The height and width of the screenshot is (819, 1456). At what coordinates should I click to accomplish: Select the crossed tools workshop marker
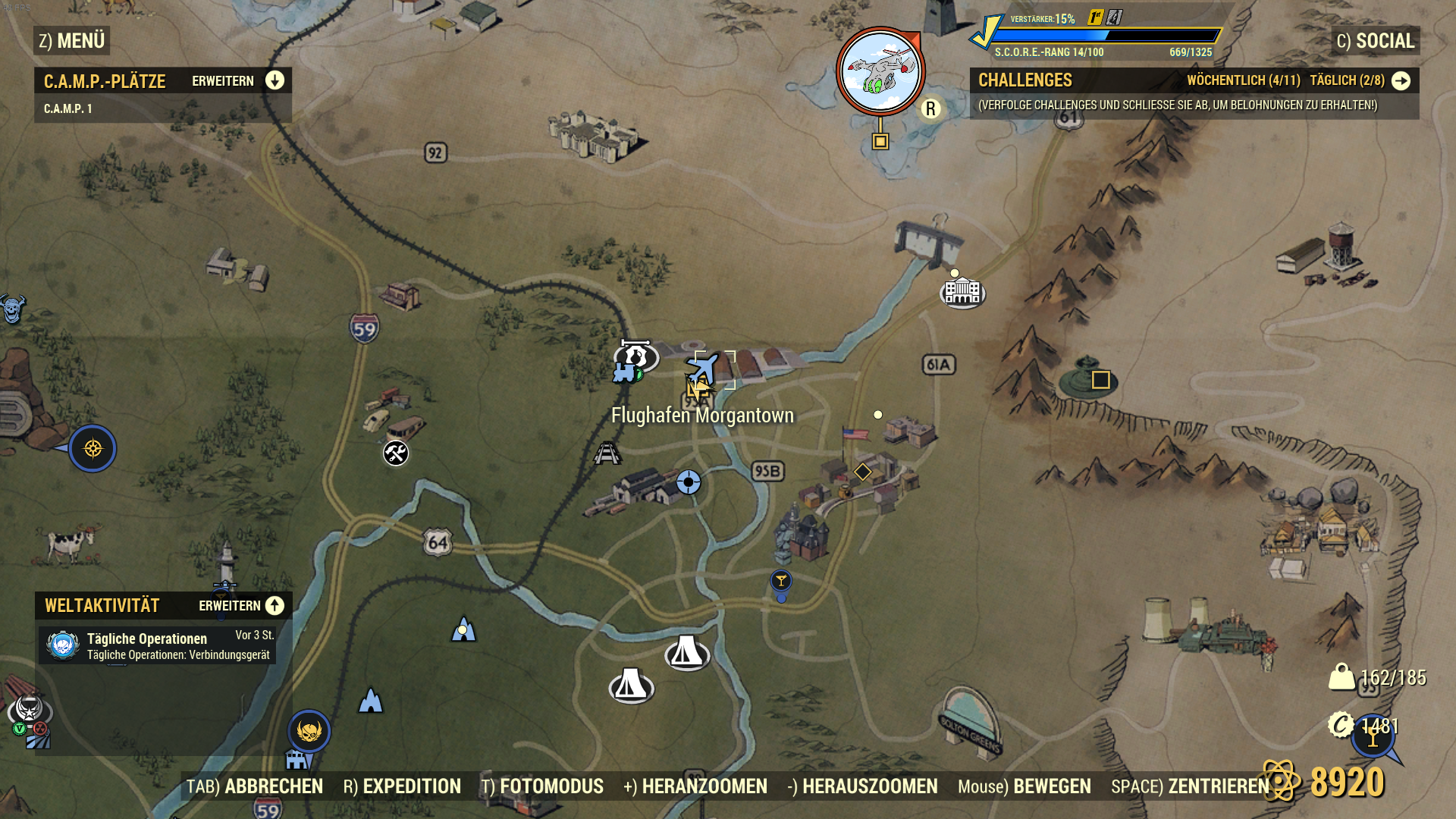click(x=396, y=453)
